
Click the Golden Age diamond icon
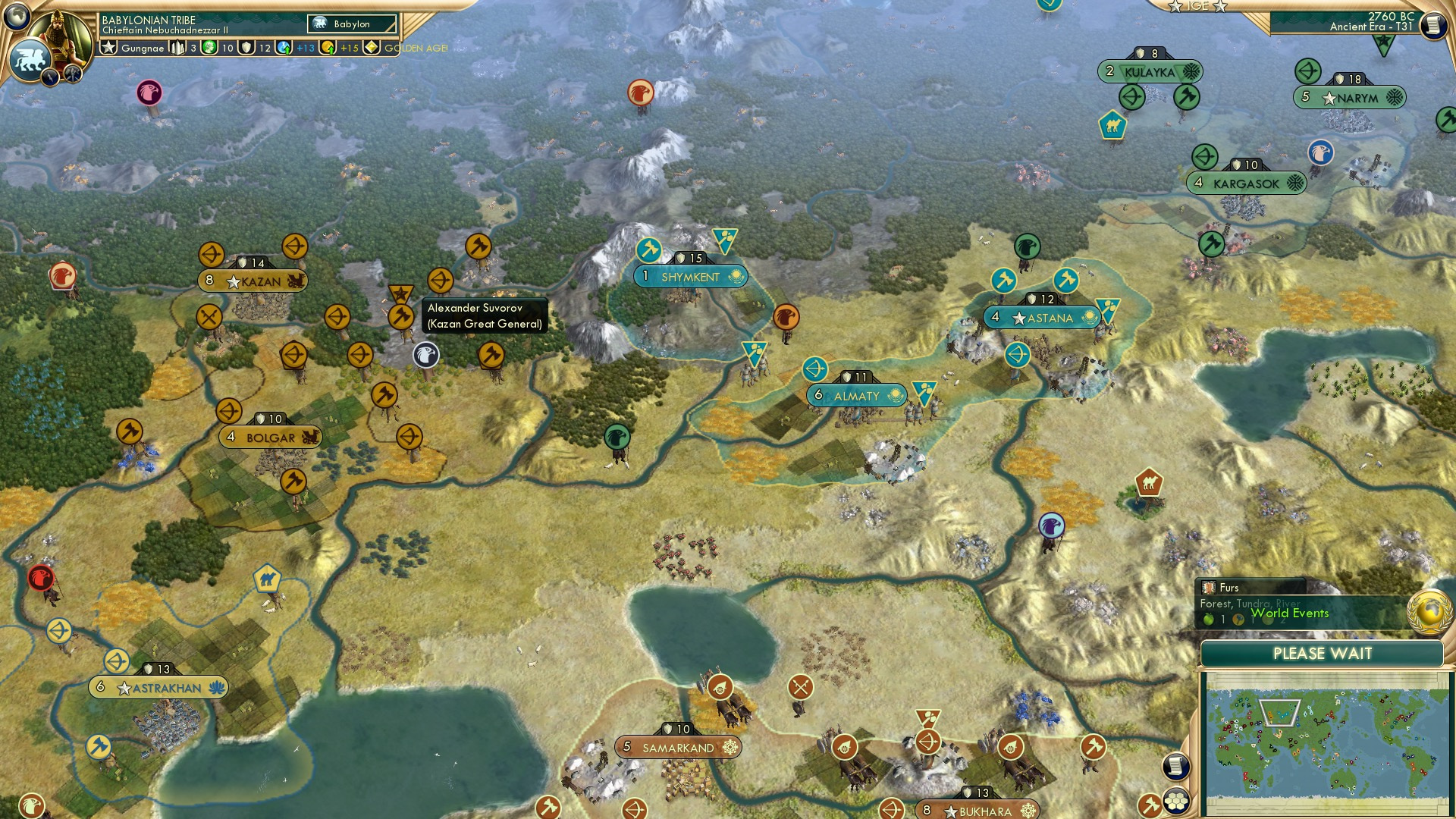tap(371, 47)
